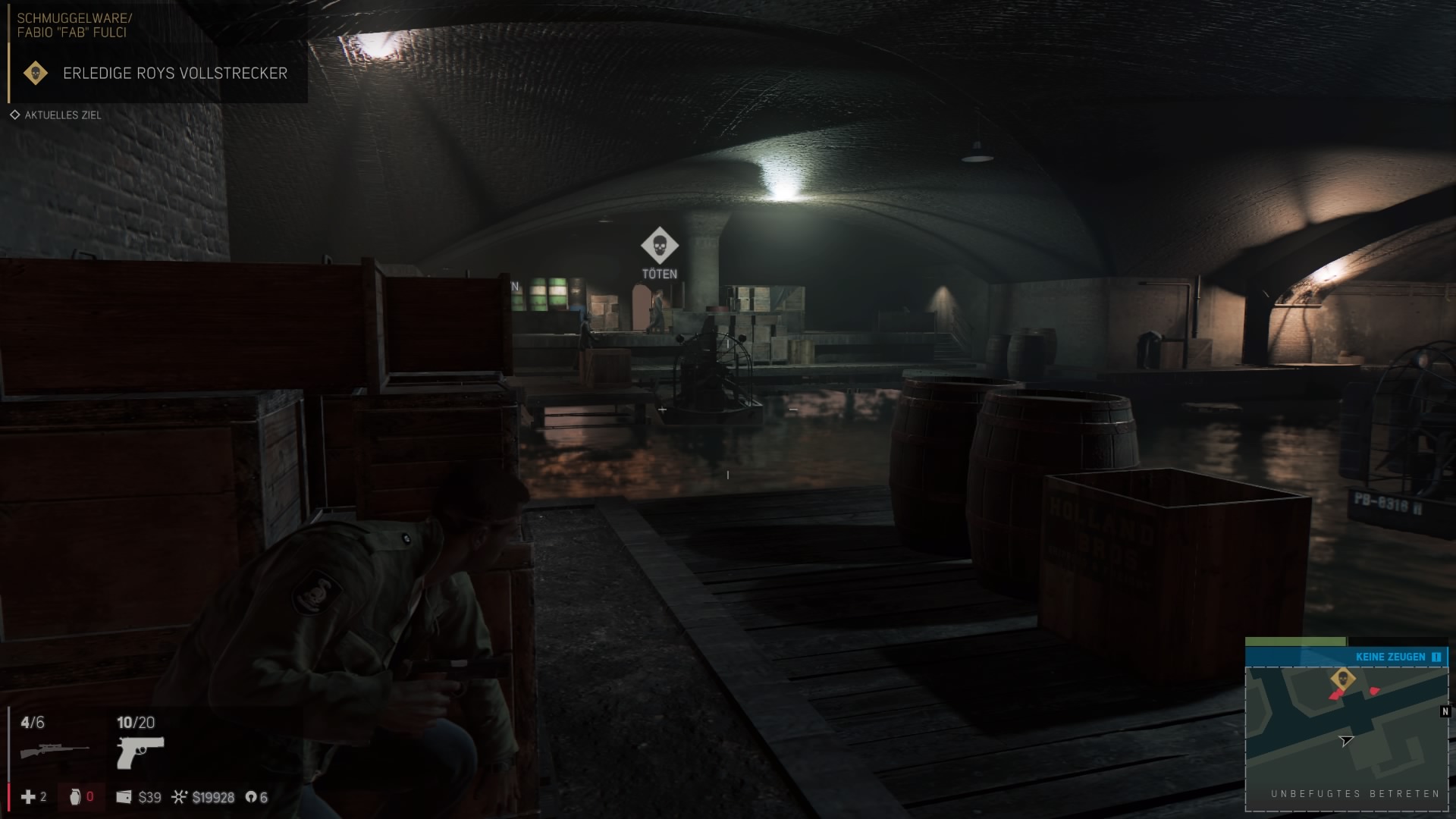Click the 'Keine Zeugen' witness indicator
Screen dimensions: 1456x819
(1390, 657)
